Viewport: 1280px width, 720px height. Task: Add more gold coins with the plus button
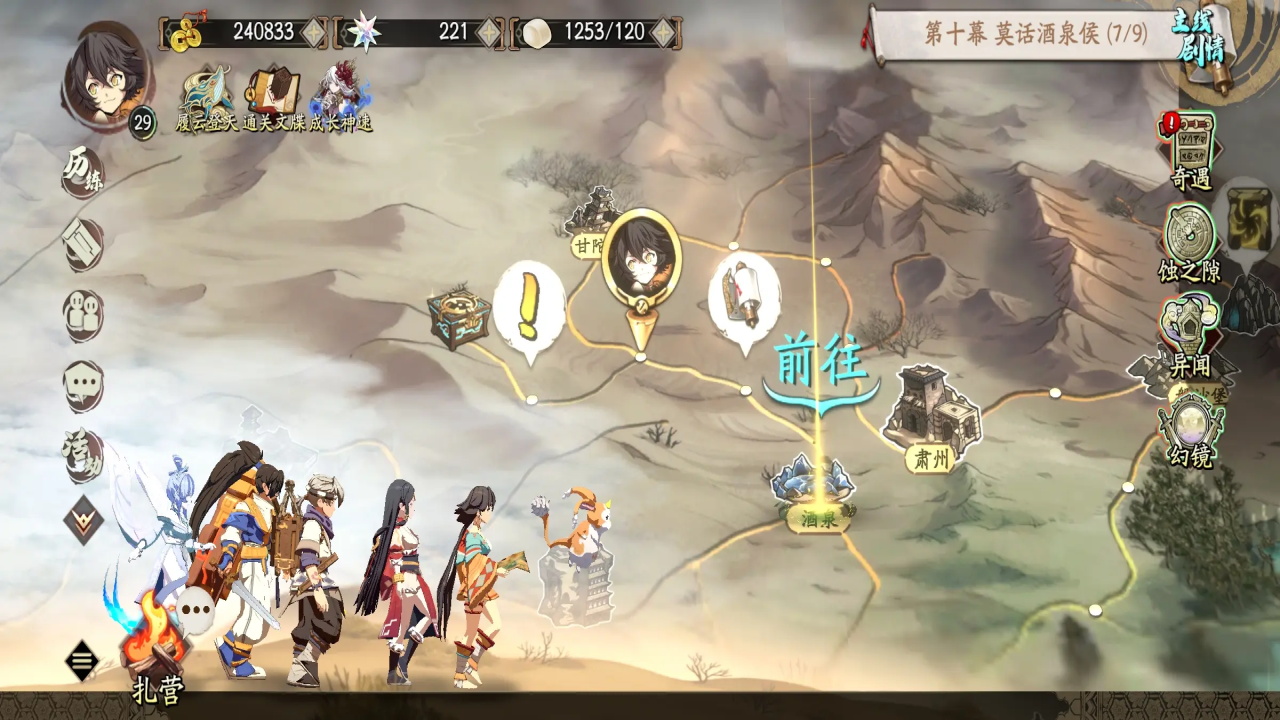click(314, 32)
